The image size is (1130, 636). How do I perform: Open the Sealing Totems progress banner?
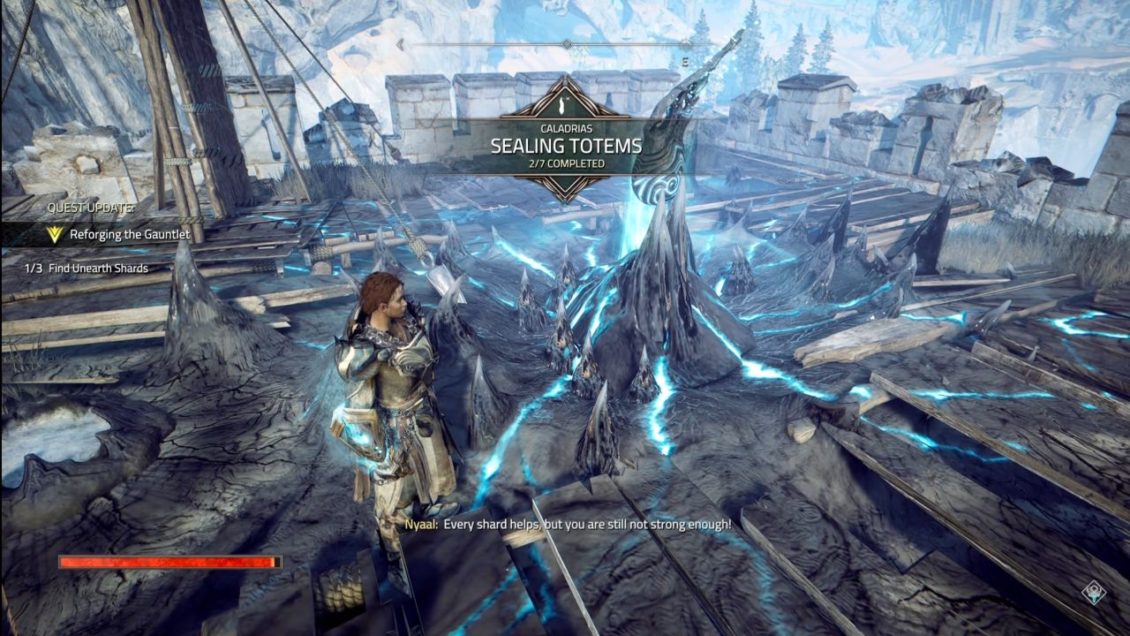[566, 145]
